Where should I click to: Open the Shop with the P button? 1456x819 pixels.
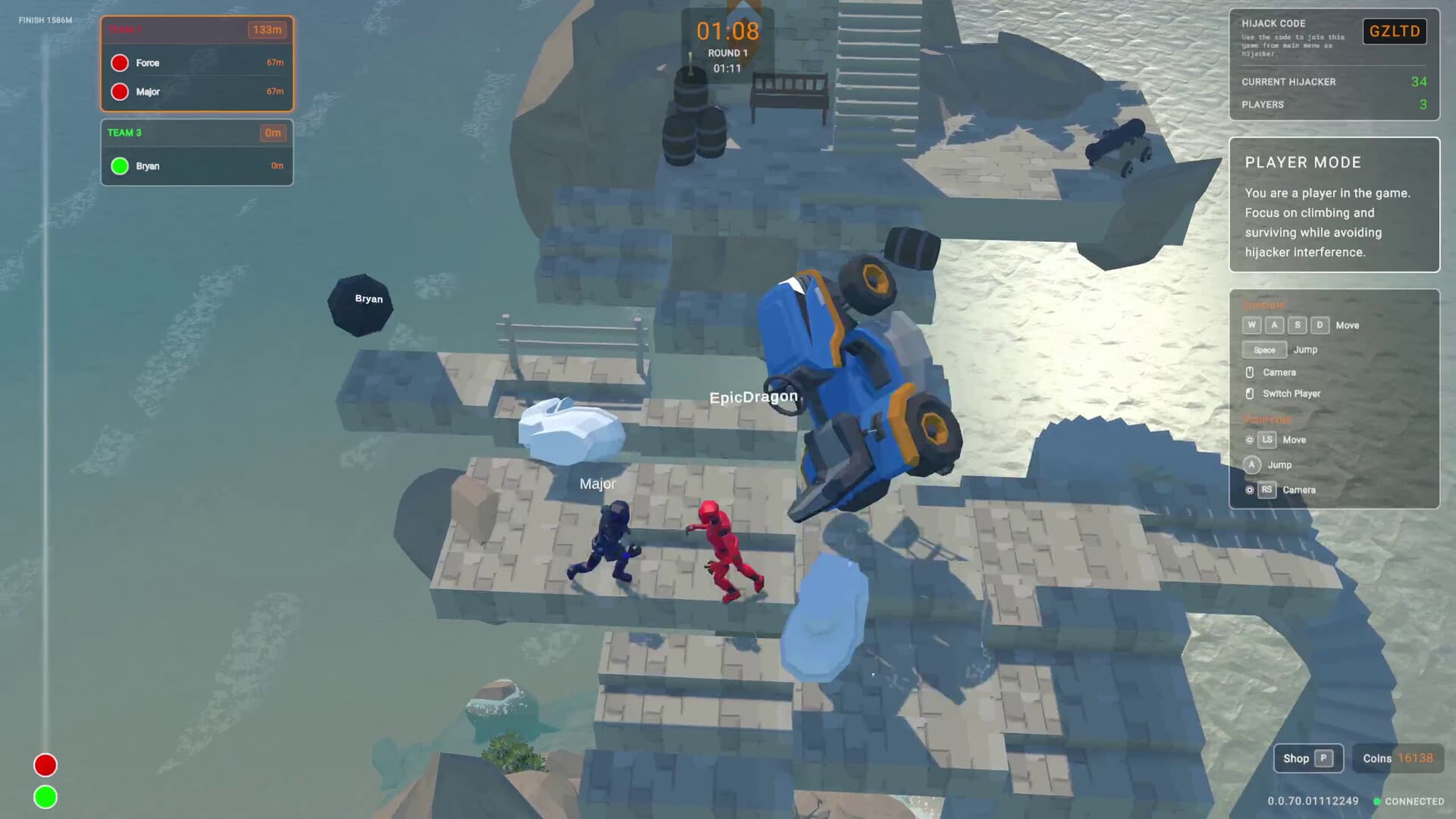pyautogui.click(x=1307, y=758)
